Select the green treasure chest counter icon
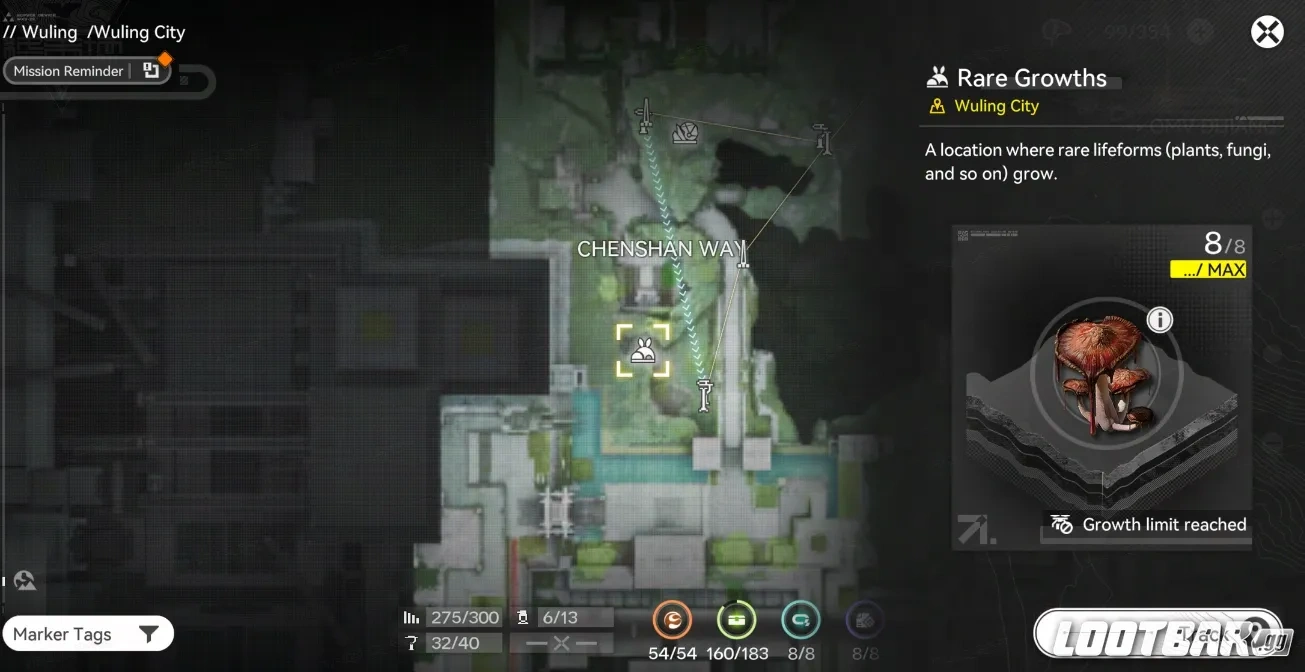The height and width of the screenshot is (672, 1305). 736,621
